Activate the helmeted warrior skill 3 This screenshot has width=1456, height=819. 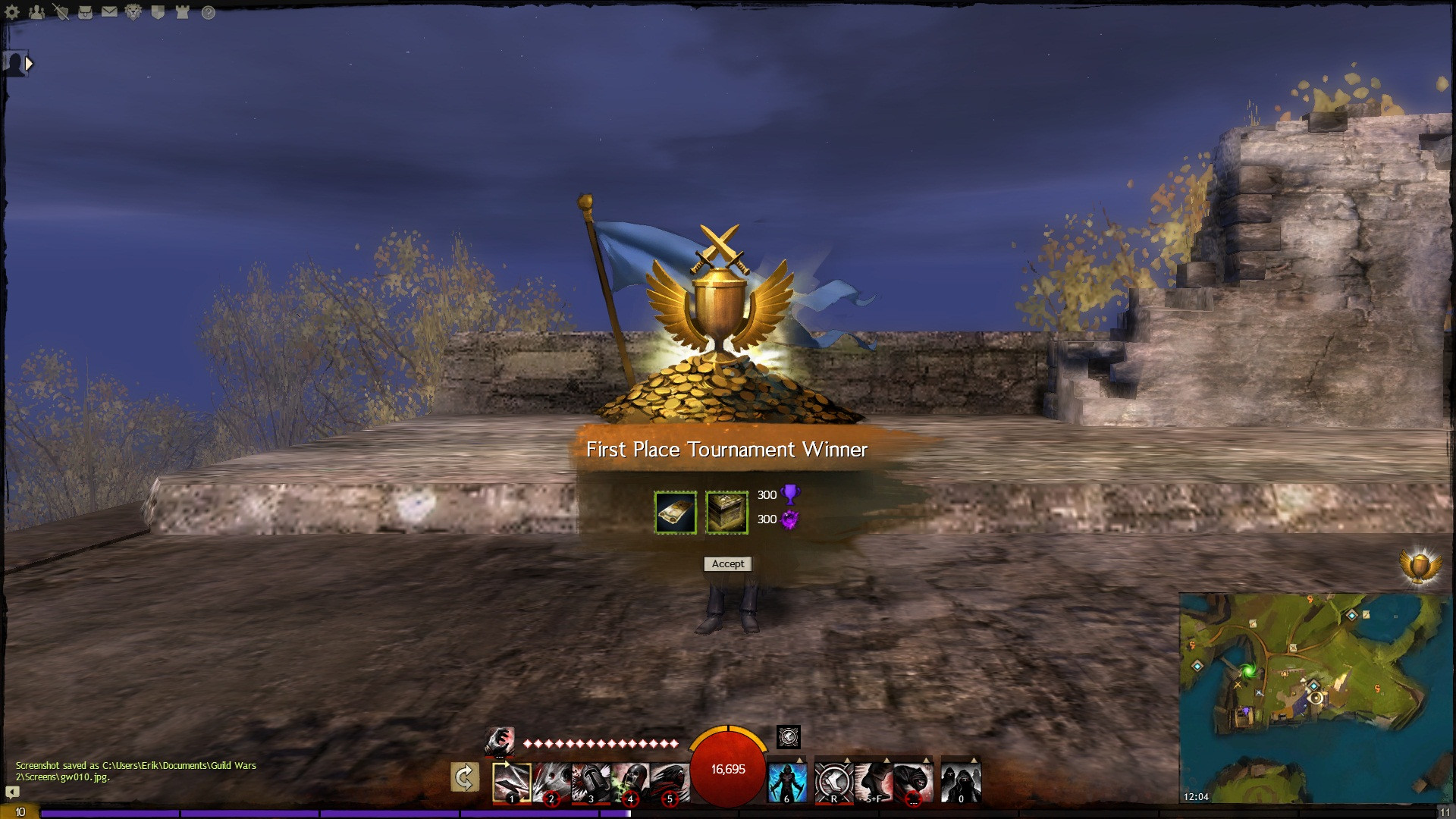pos(591,781)
